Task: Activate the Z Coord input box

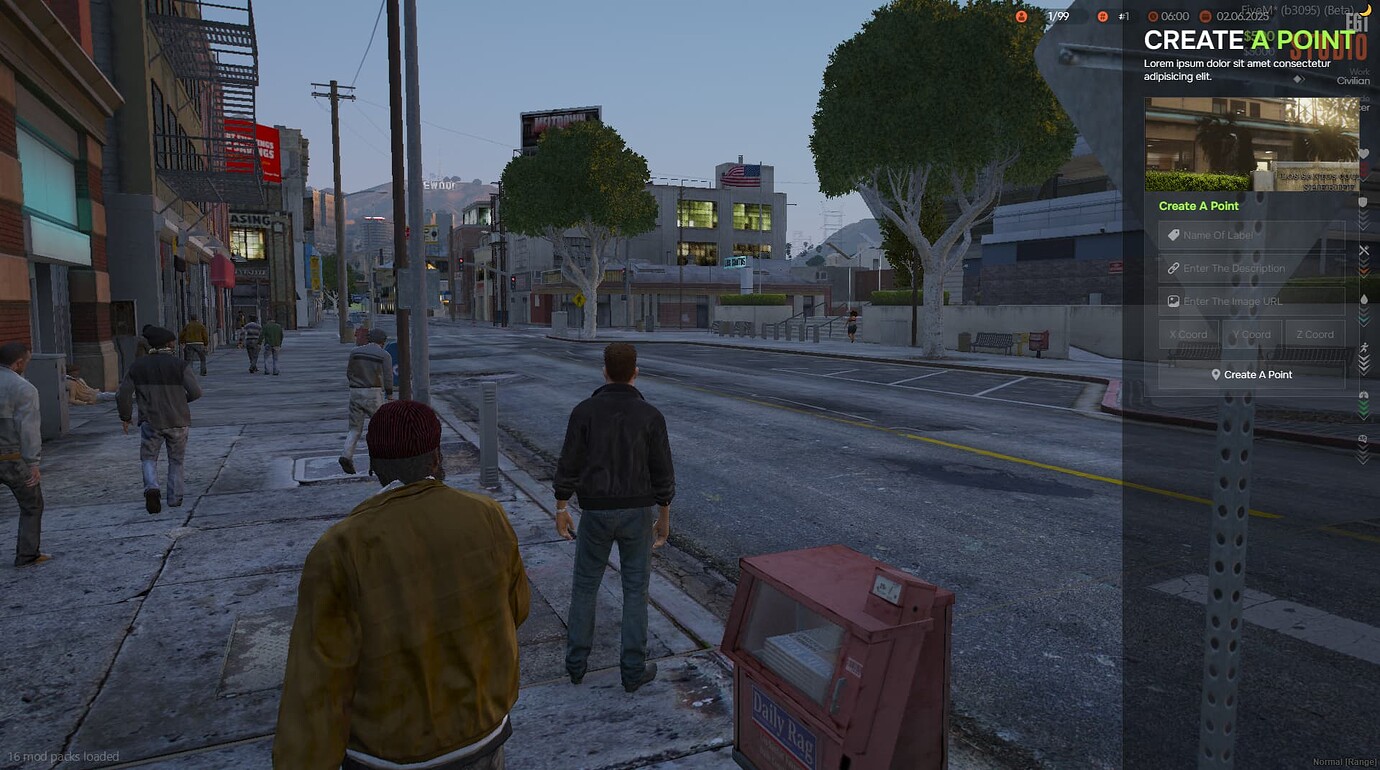Action: (1314, 335)
